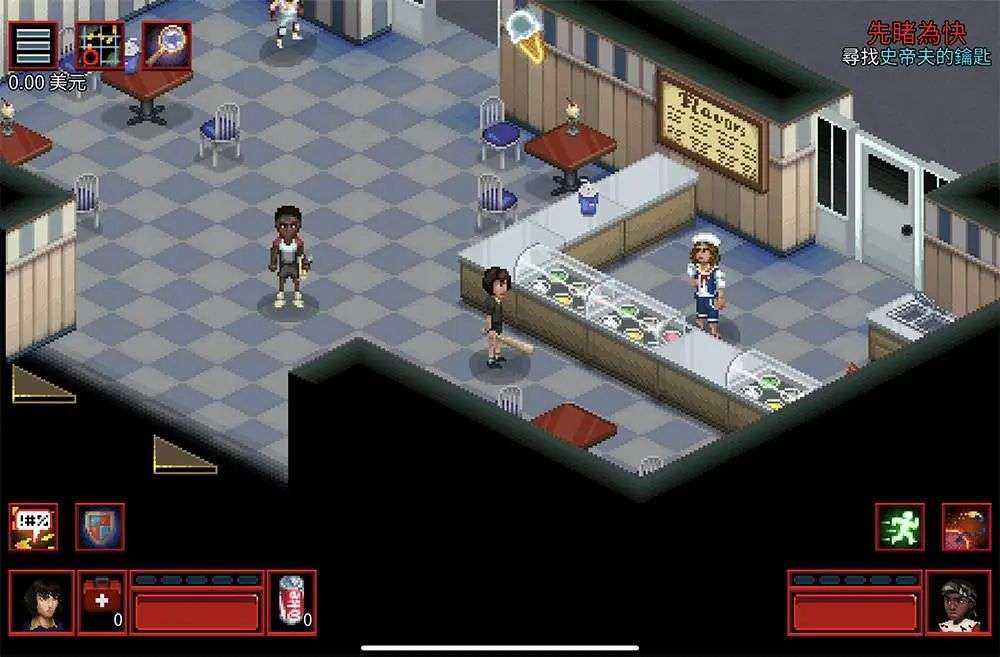Activate the shield block ability

[x=100, y=527]
